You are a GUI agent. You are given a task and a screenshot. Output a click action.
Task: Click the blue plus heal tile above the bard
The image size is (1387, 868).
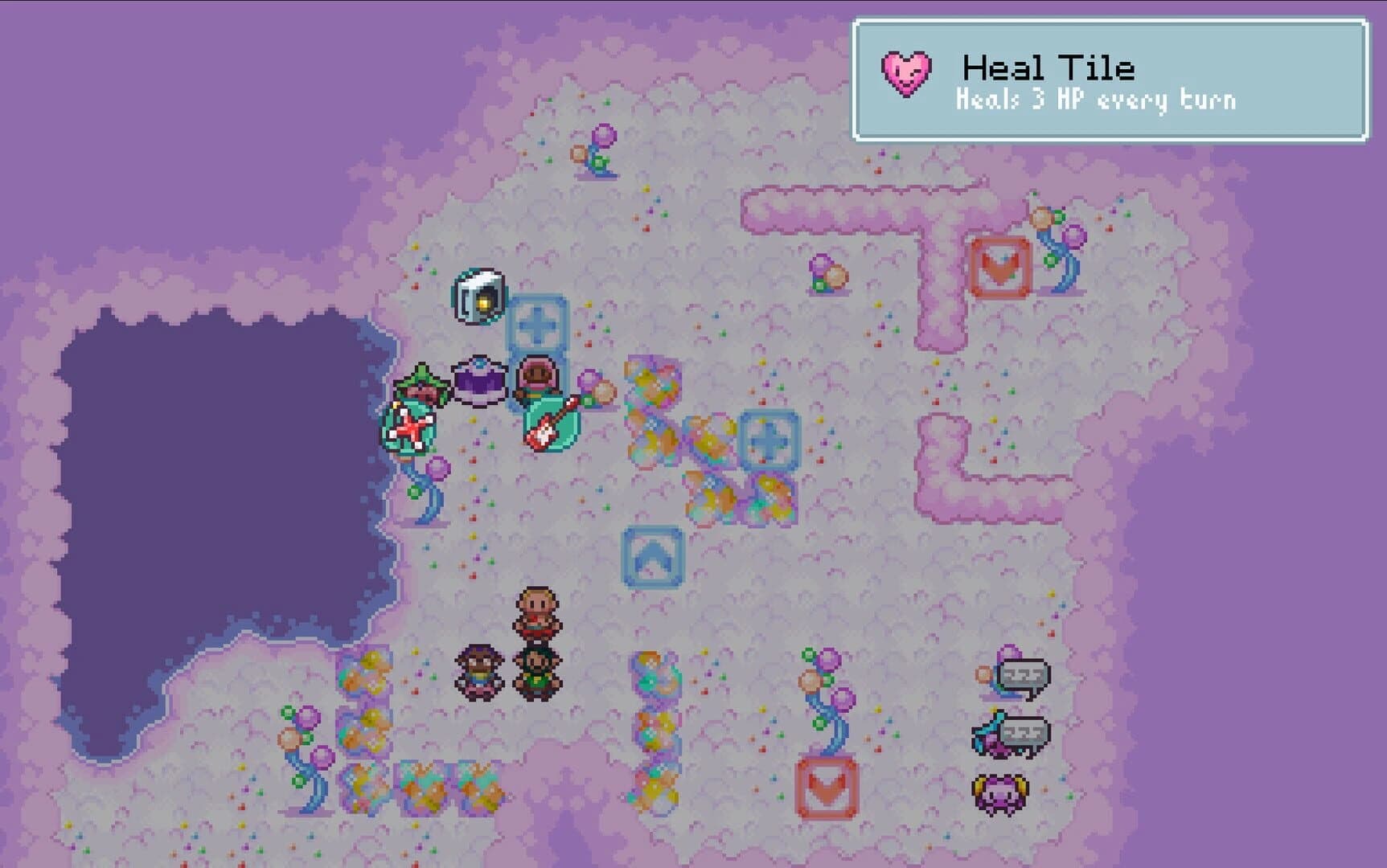click(539, 326)
